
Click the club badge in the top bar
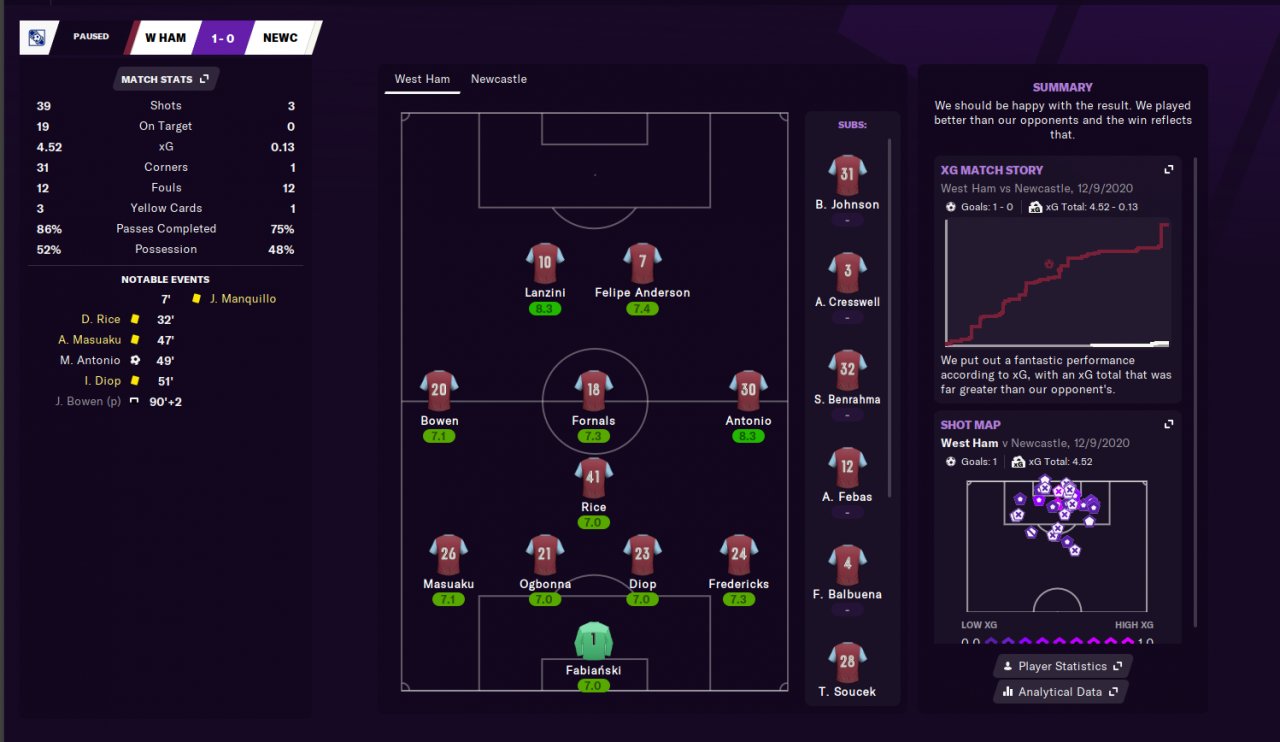[37, 38]
